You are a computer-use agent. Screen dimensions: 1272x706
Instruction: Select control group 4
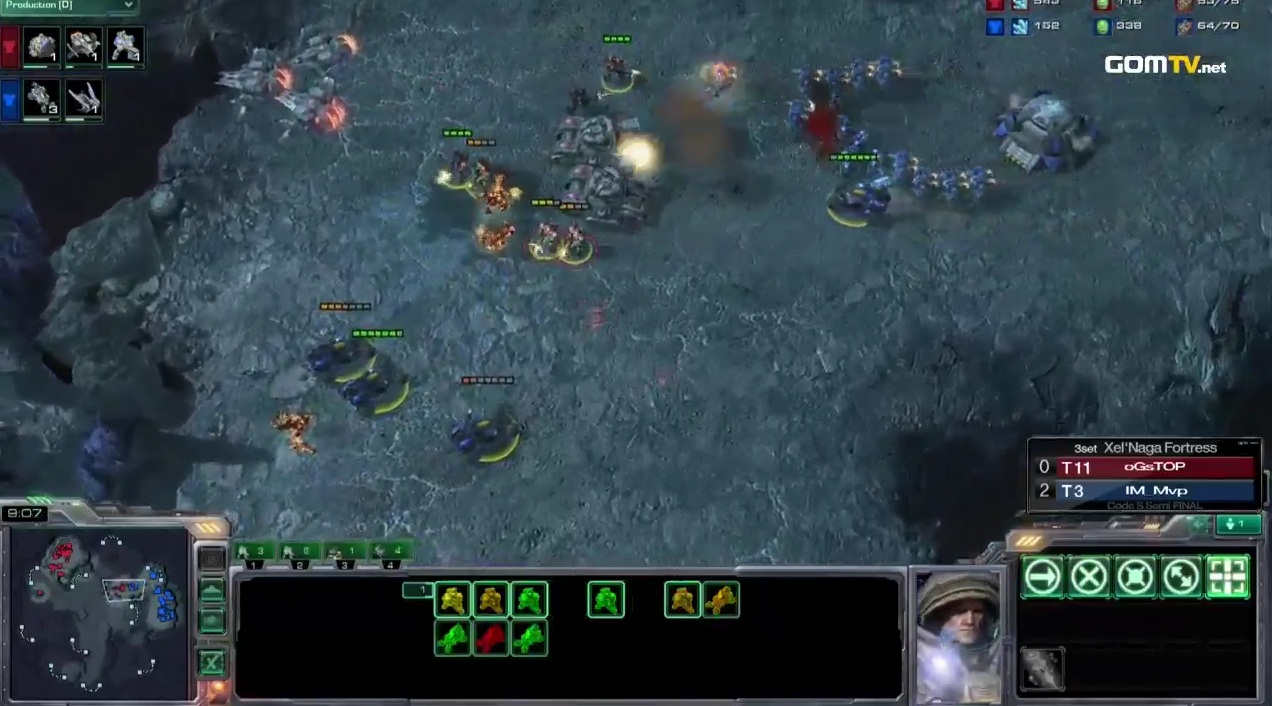(x=389, y=551)
